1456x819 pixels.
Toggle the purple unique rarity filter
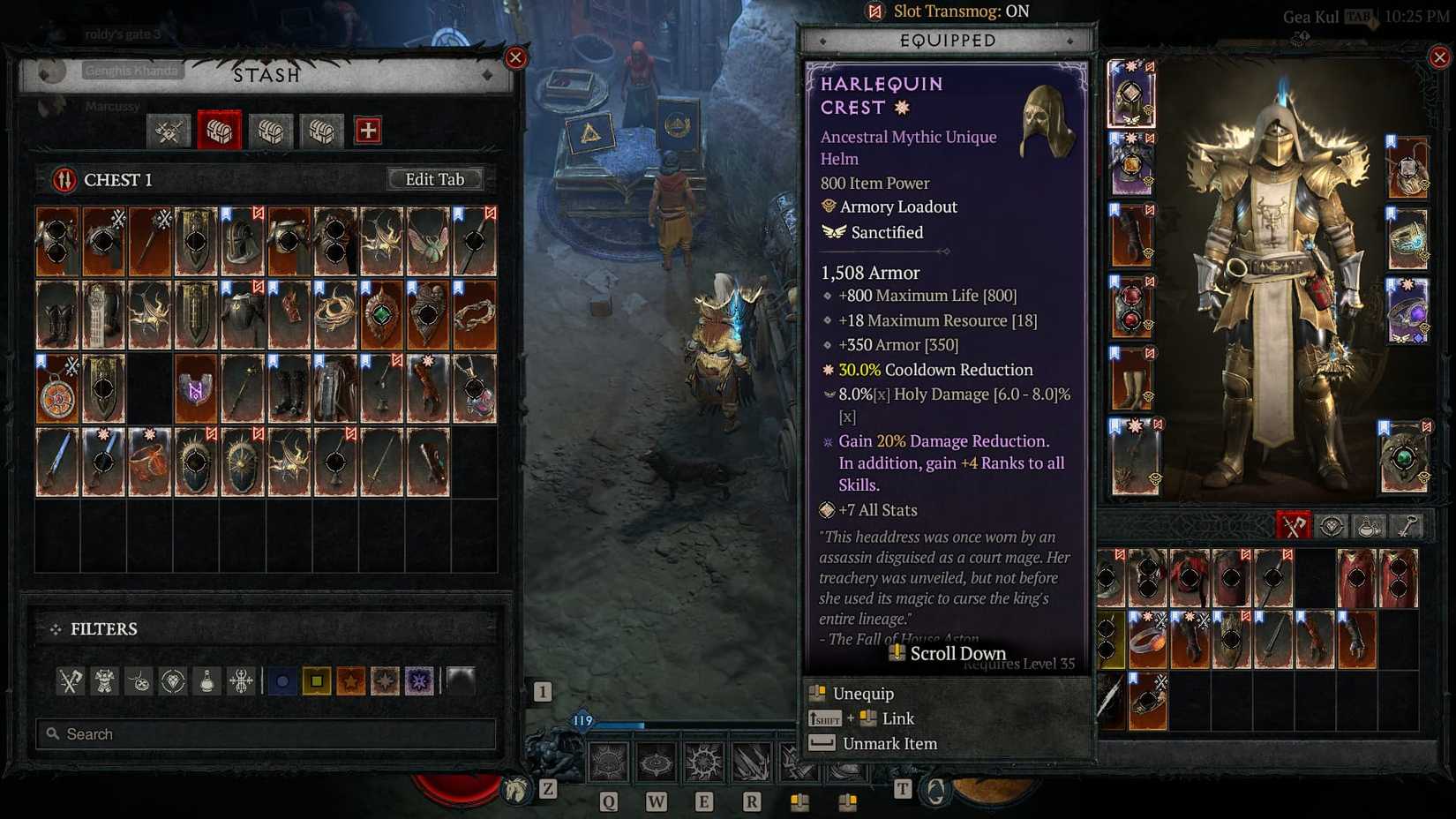point(419,680)
